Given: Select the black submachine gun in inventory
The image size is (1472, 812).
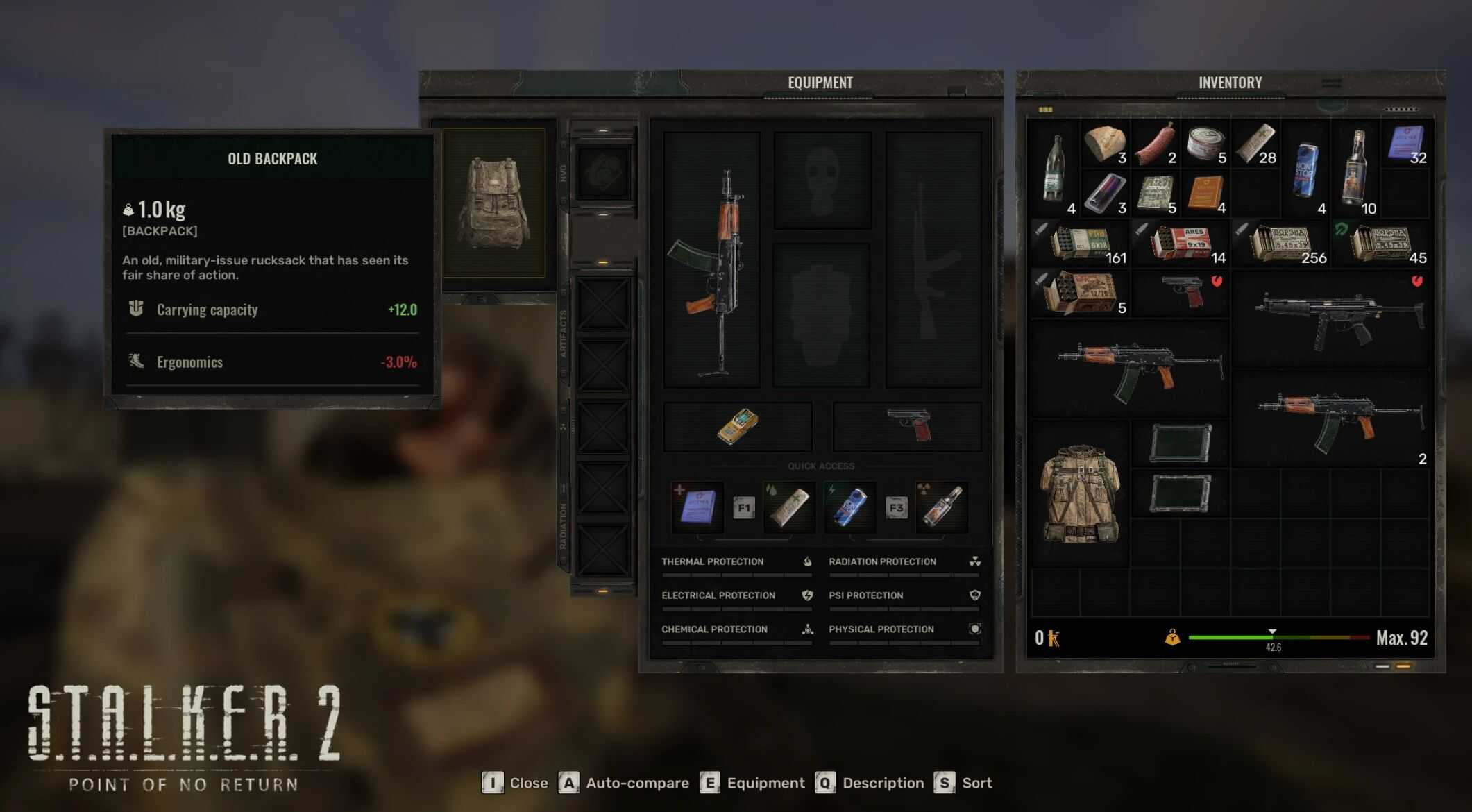Looking at the screenshot, I should (1332, 319).
